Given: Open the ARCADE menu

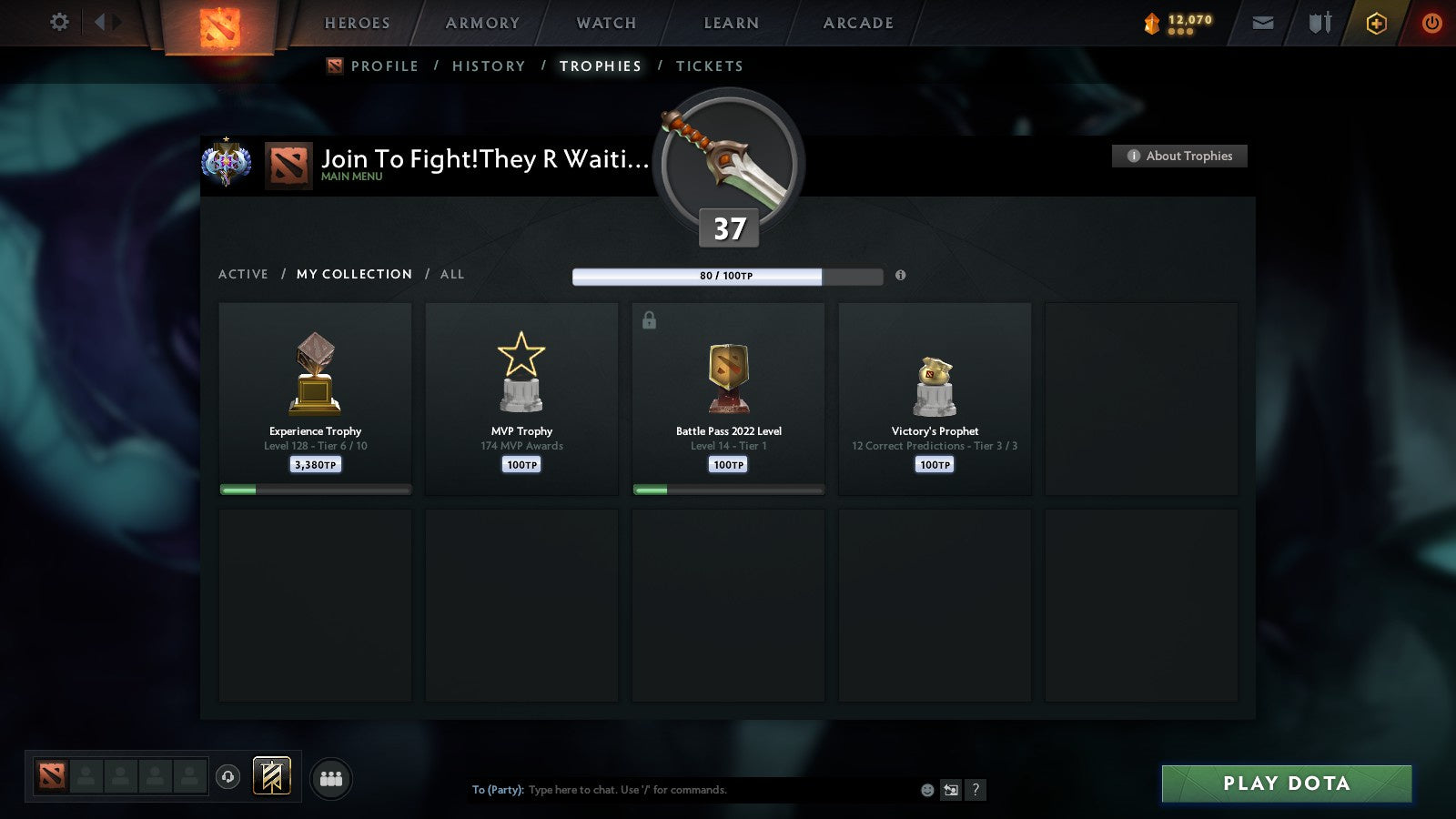Looking at the screenshot, I should click(x=856, y=23).
